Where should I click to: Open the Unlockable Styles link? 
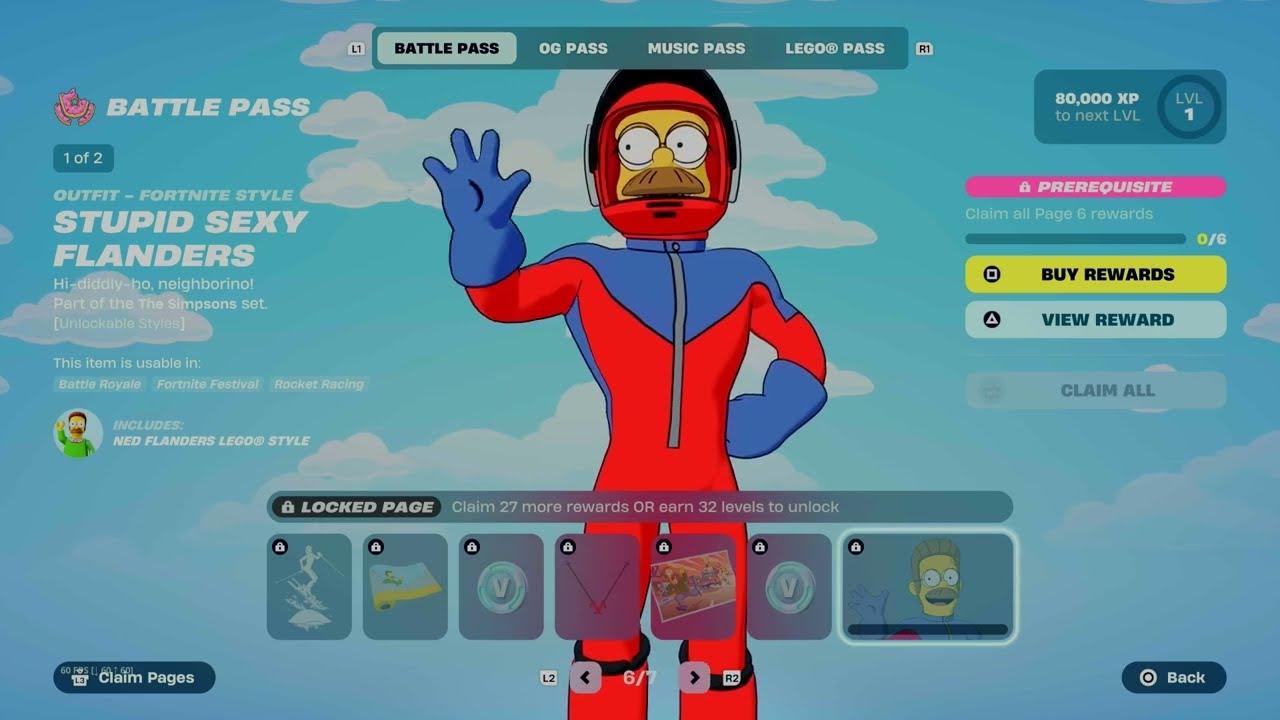119,323
